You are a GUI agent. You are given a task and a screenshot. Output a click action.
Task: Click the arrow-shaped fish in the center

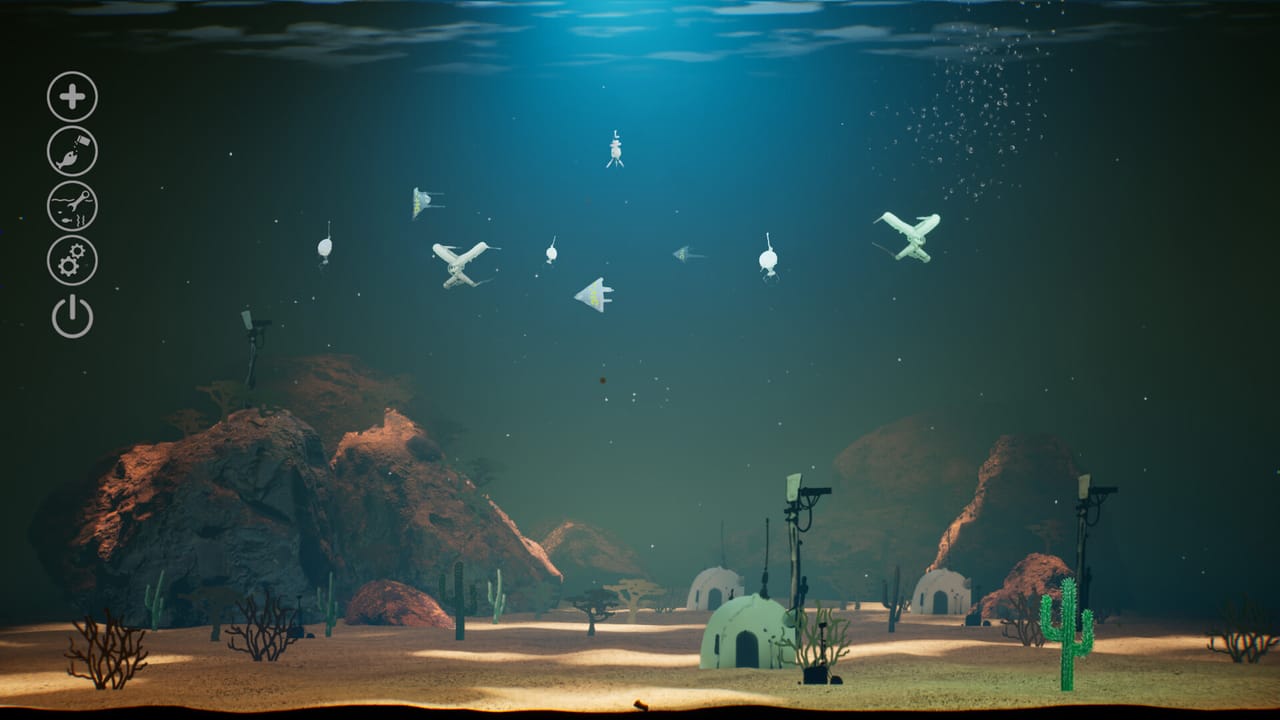(x=595, y=292)
